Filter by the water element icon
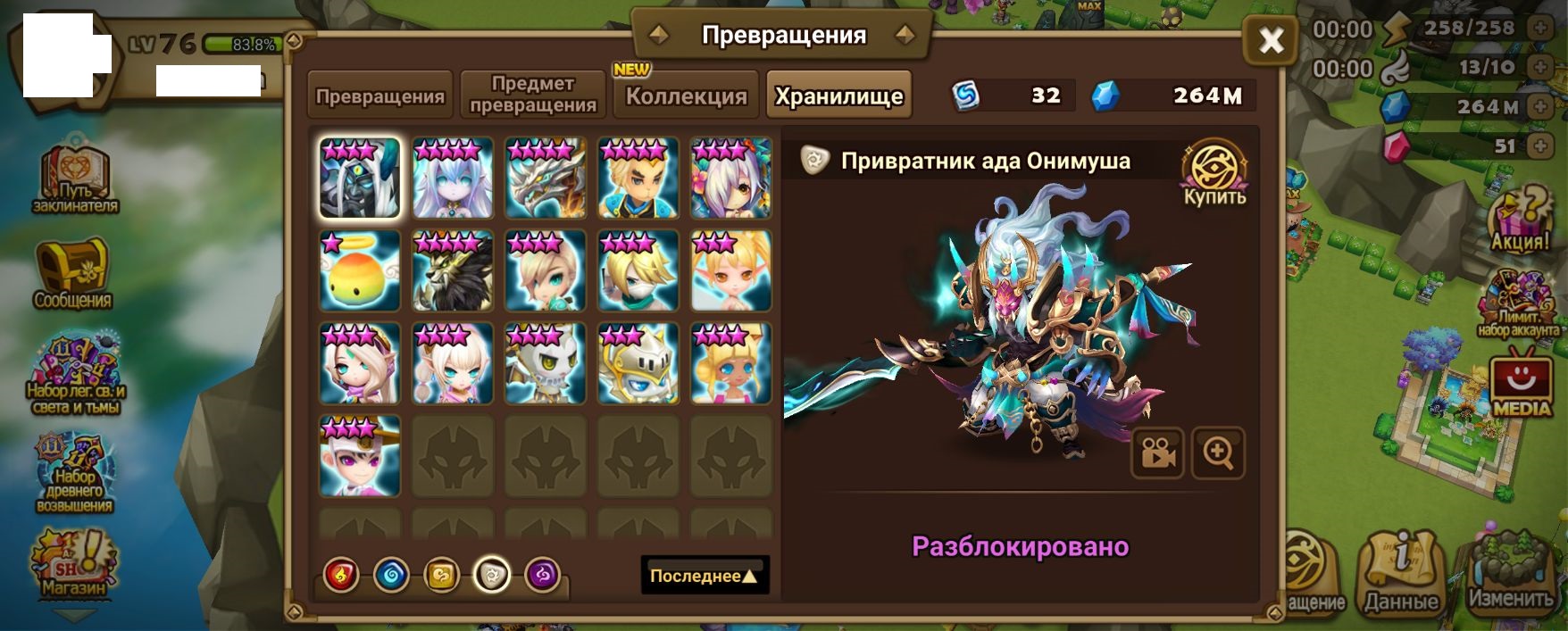Screen dimensions: 1568x631 pos(391,576)
